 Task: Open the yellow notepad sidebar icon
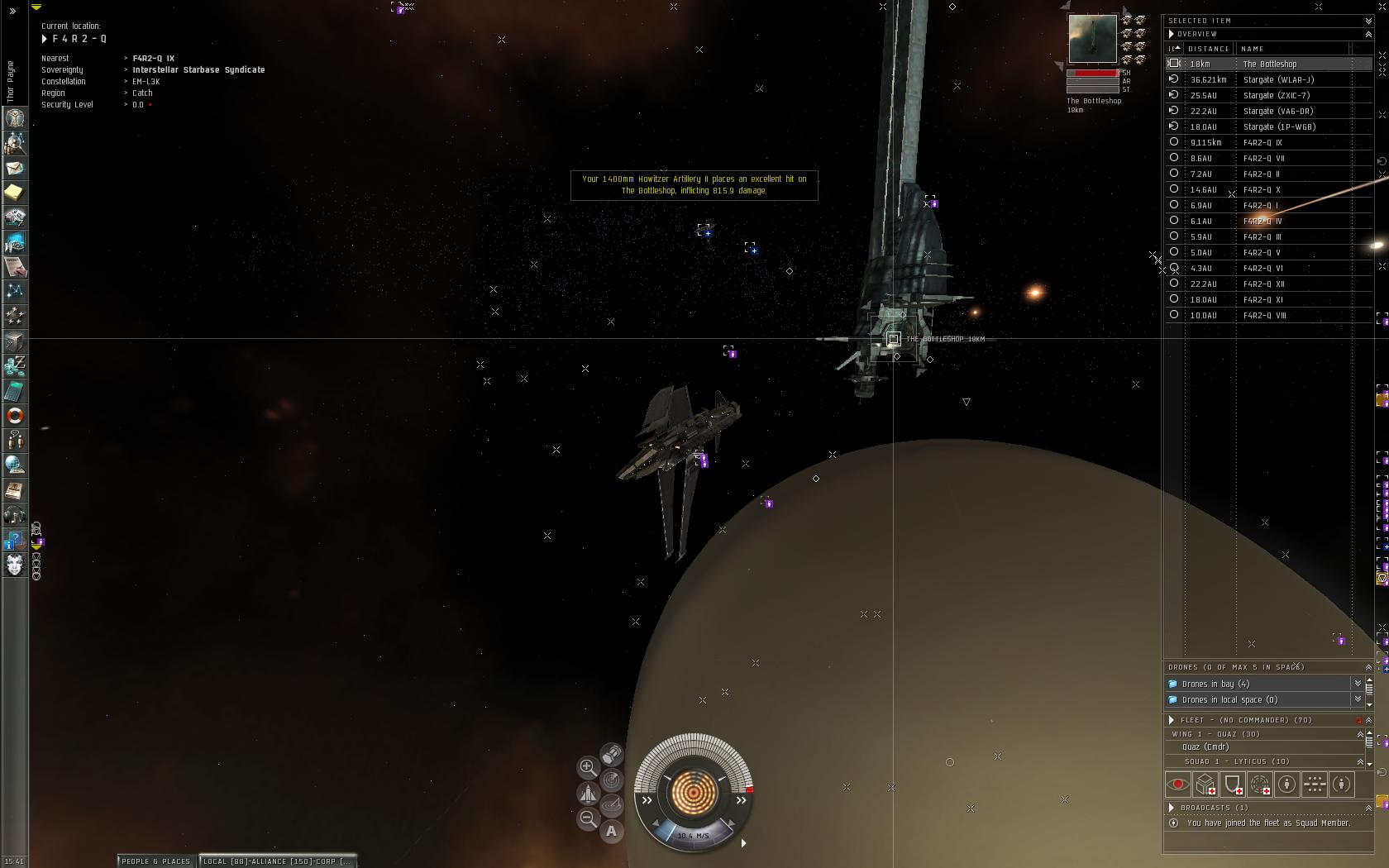click(x=15, y=193)
